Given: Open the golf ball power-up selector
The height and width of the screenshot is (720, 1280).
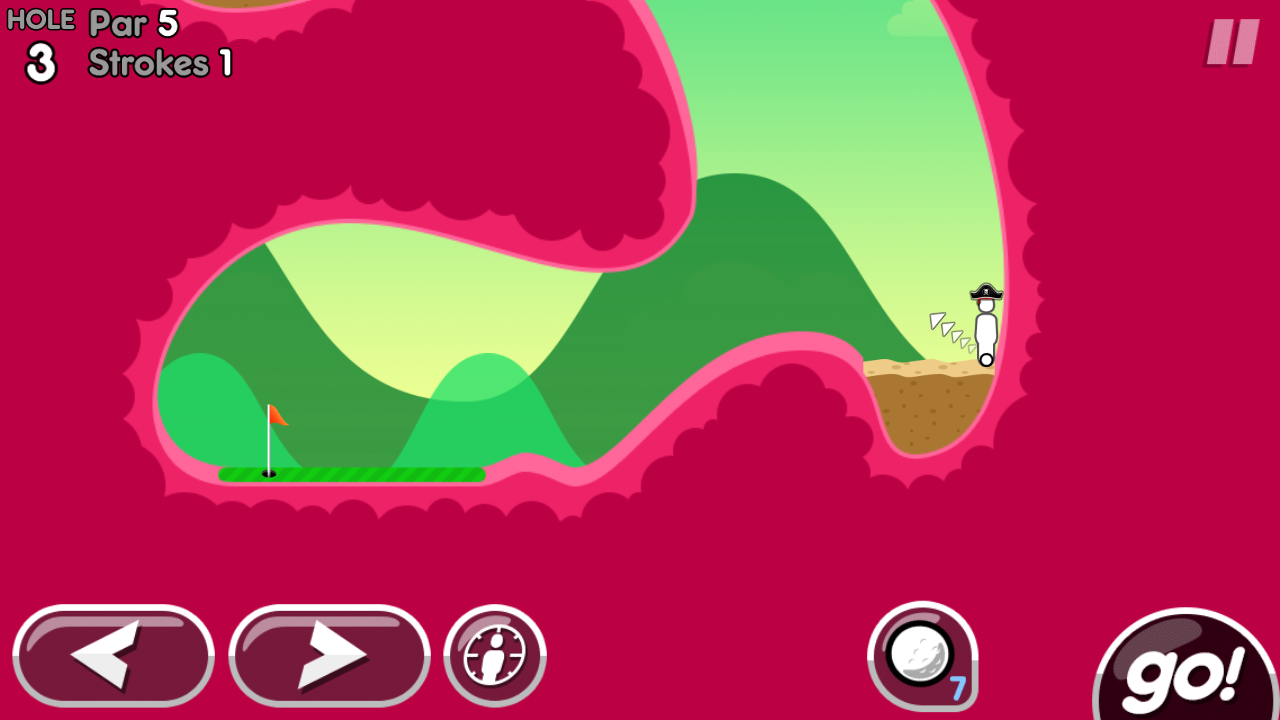Looking at the screenshot, I should point(921,655).
